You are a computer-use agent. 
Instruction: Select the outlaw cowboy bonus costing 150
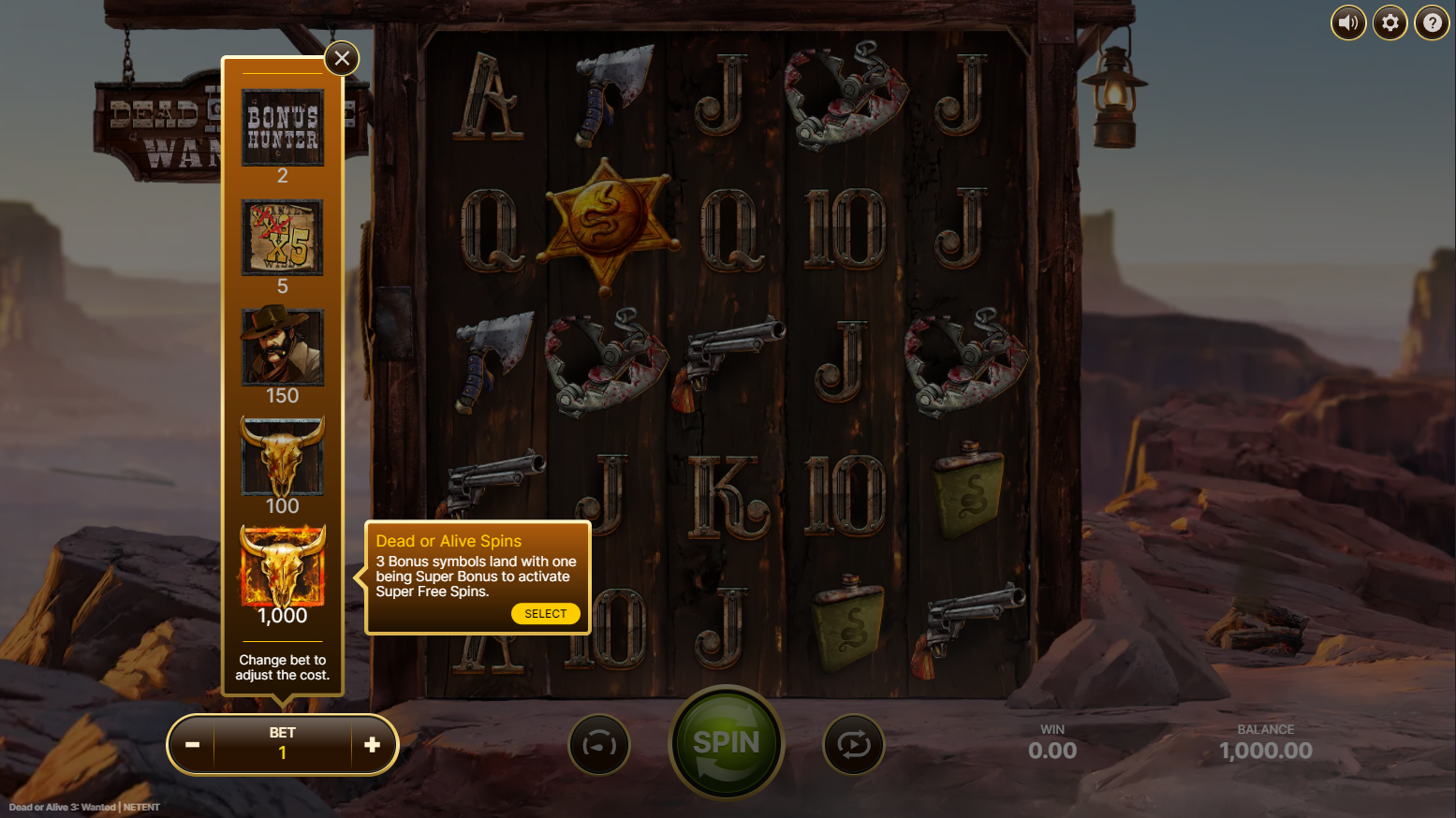283,346
